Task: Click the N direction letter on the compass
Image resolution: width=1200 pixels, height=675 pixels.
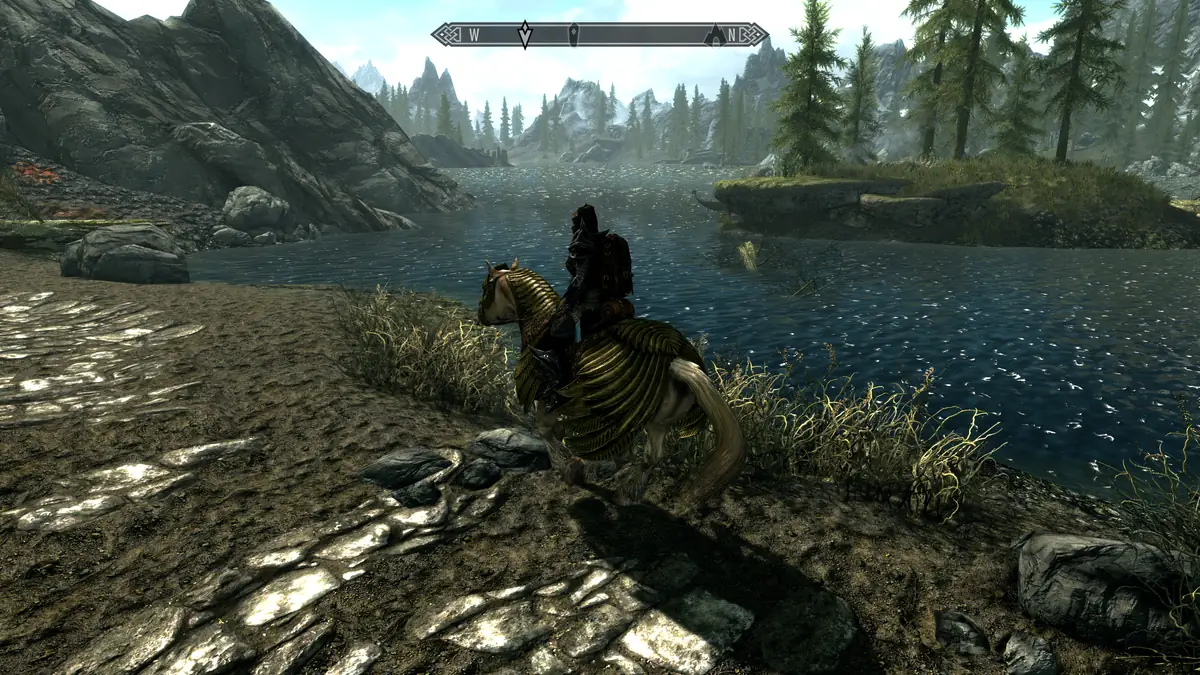Action: point(733,35)
